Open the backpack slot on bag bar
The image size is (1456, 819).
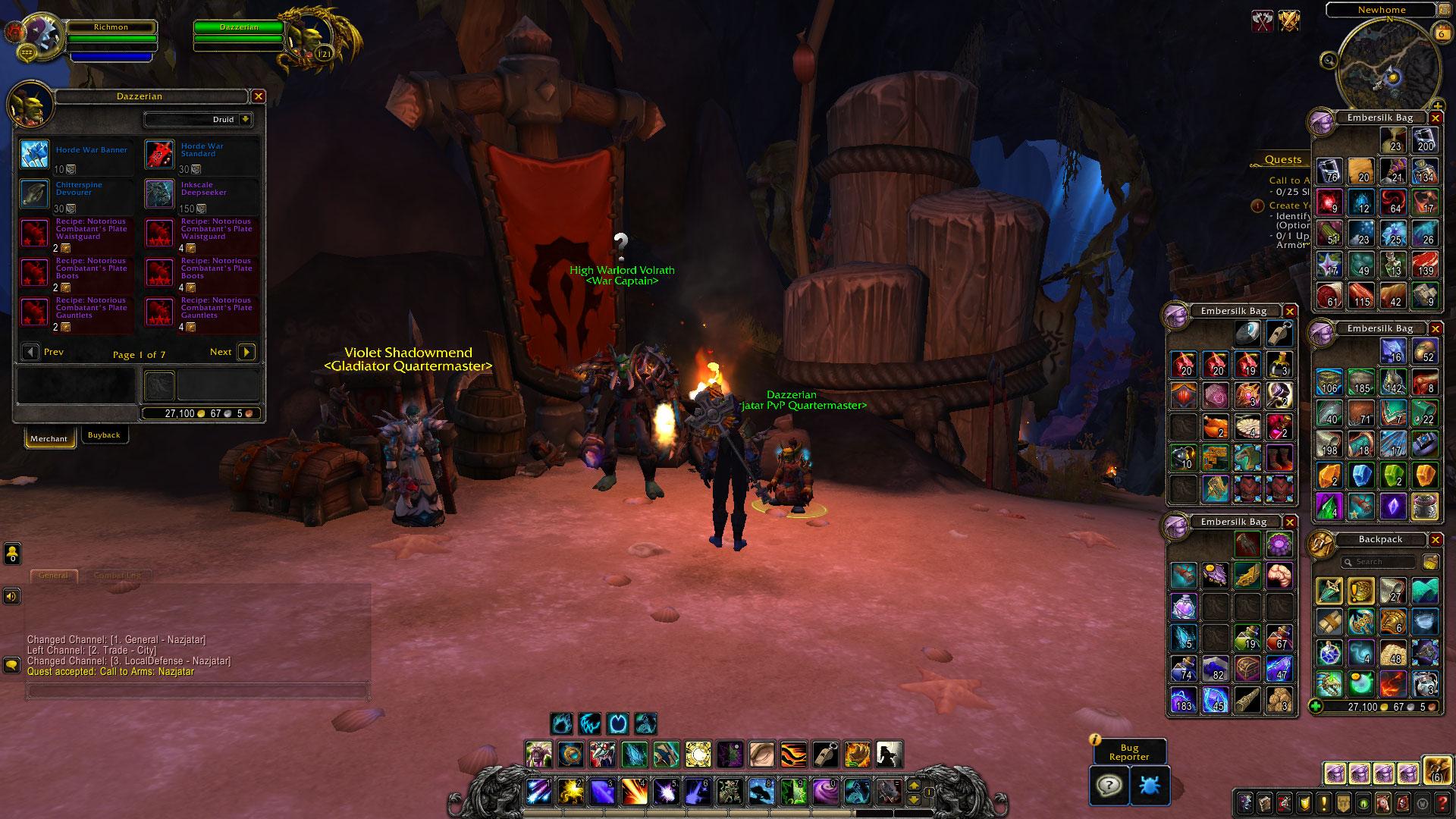(1436, 772)
